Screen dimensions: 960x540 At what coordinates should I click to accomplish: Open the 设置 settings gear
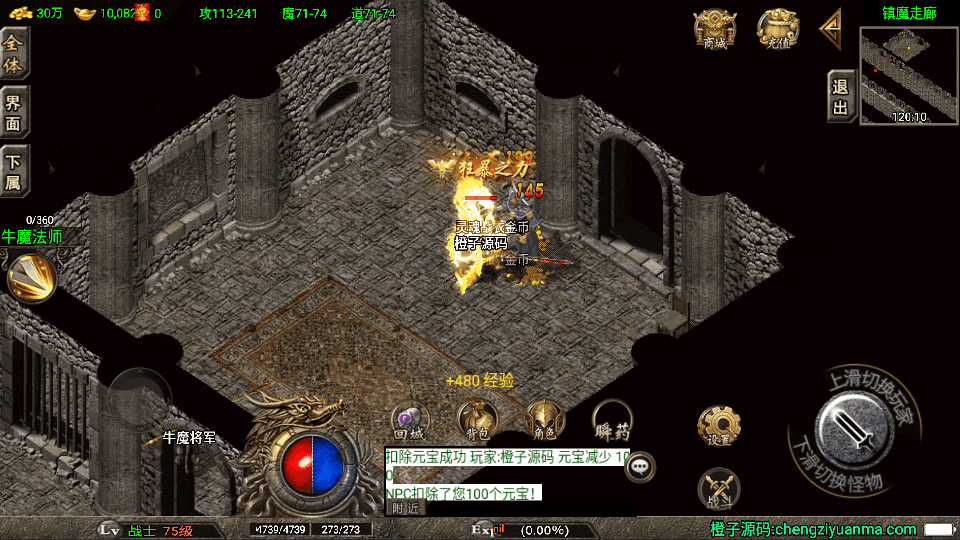(x=718, y=427)
